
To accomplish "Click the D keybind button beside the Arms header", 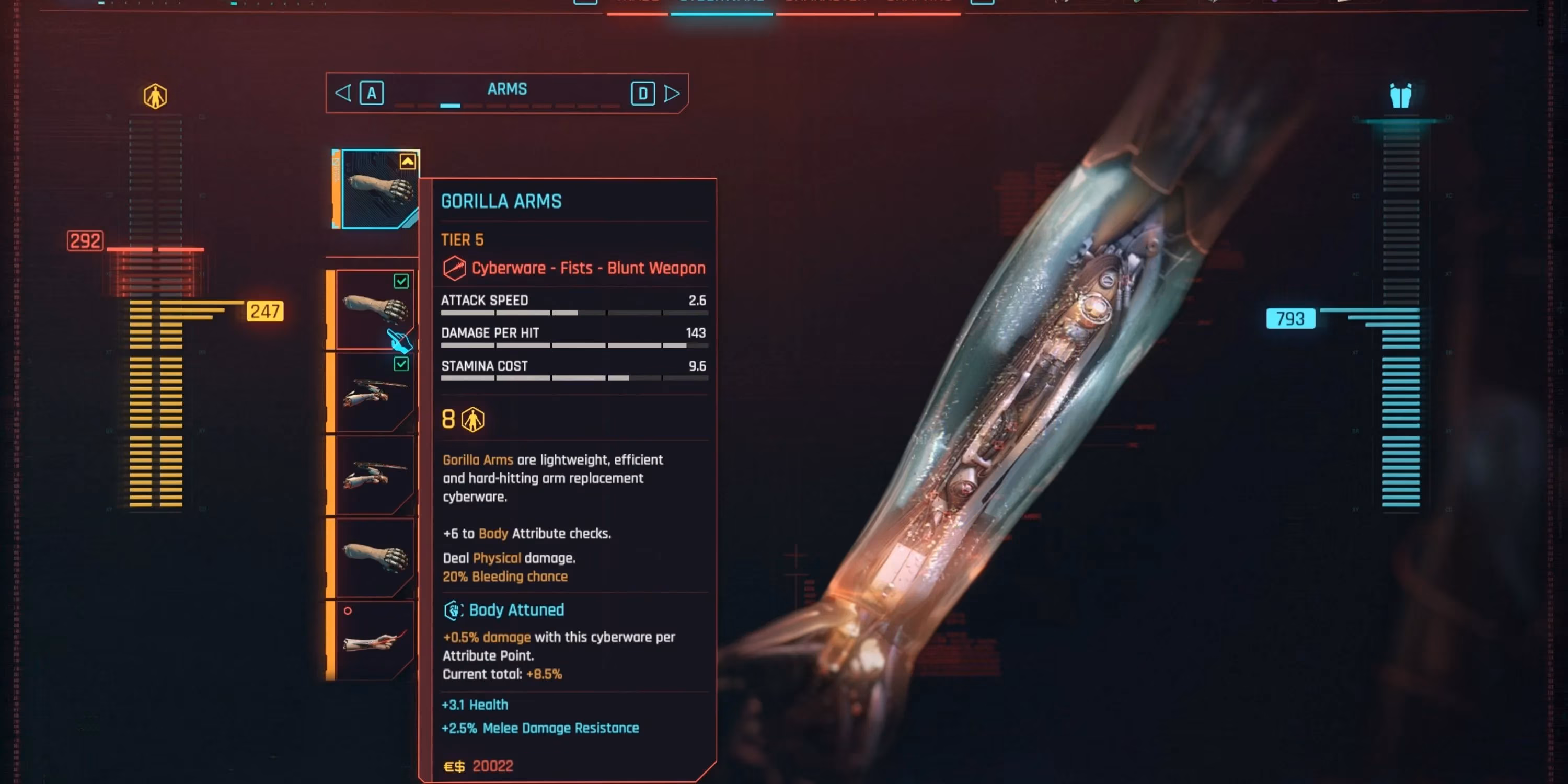I will (642, 93).
